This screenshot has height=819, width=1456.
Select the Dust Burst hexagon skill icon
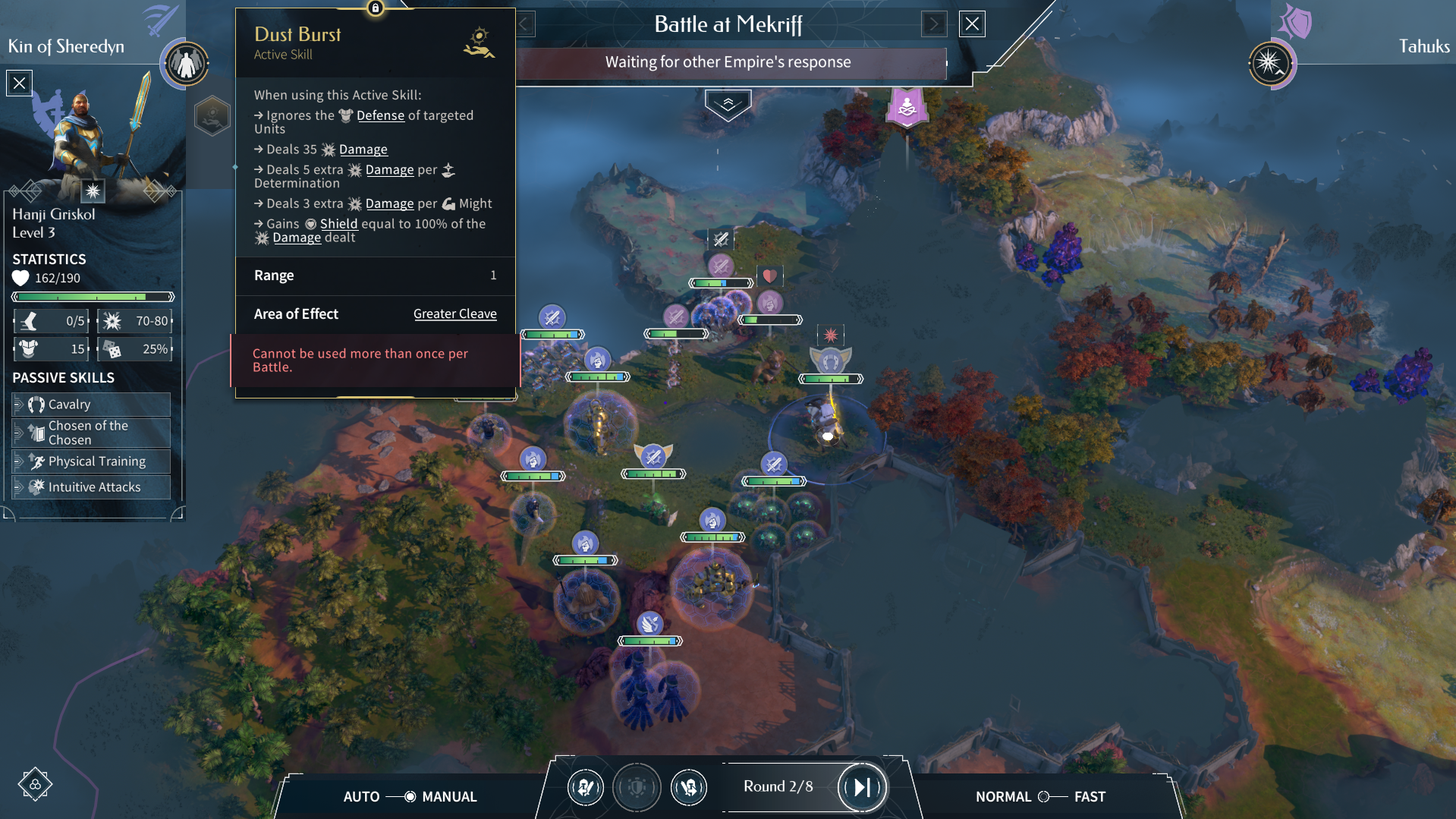tap(212, 116)
